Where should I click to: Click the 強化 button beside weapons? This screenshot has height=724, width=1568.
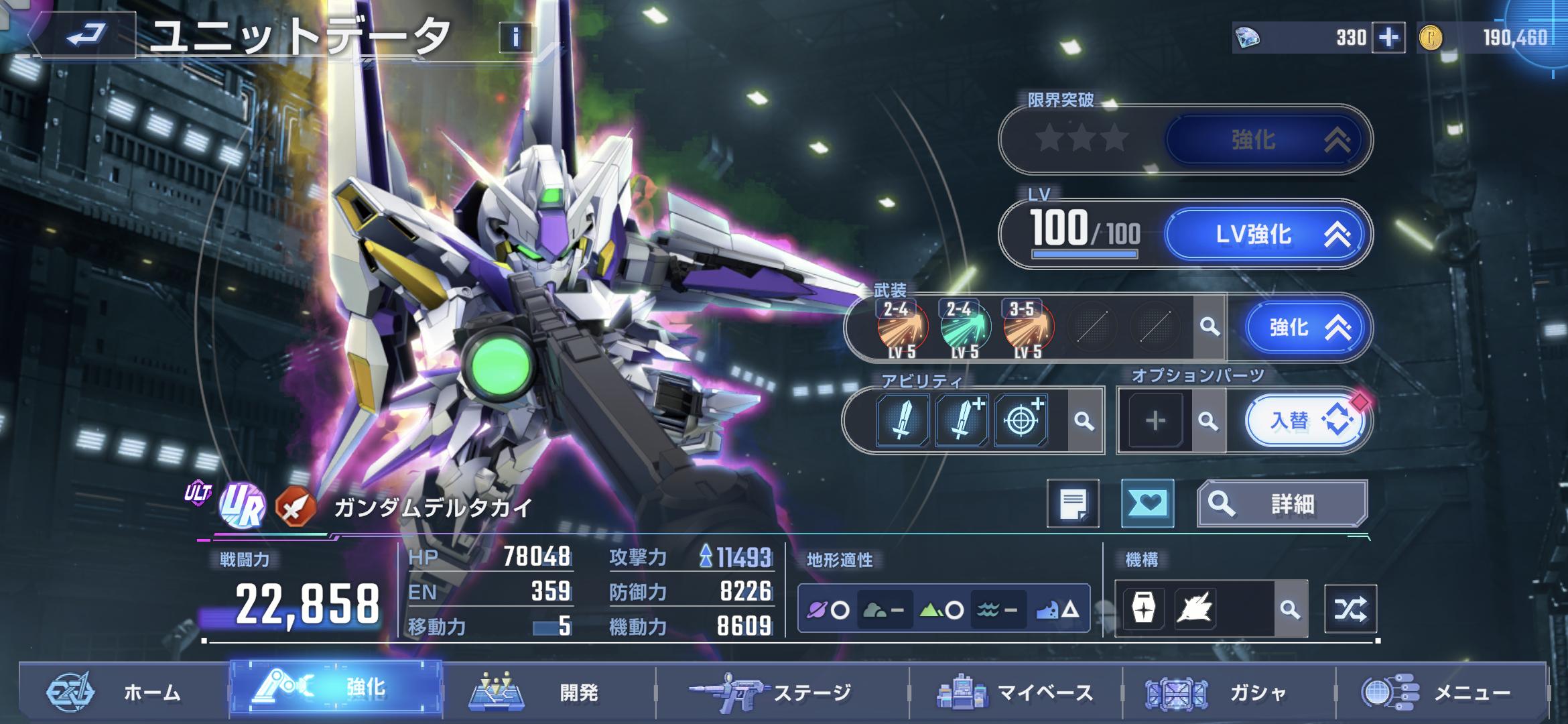coord(1303,327)
